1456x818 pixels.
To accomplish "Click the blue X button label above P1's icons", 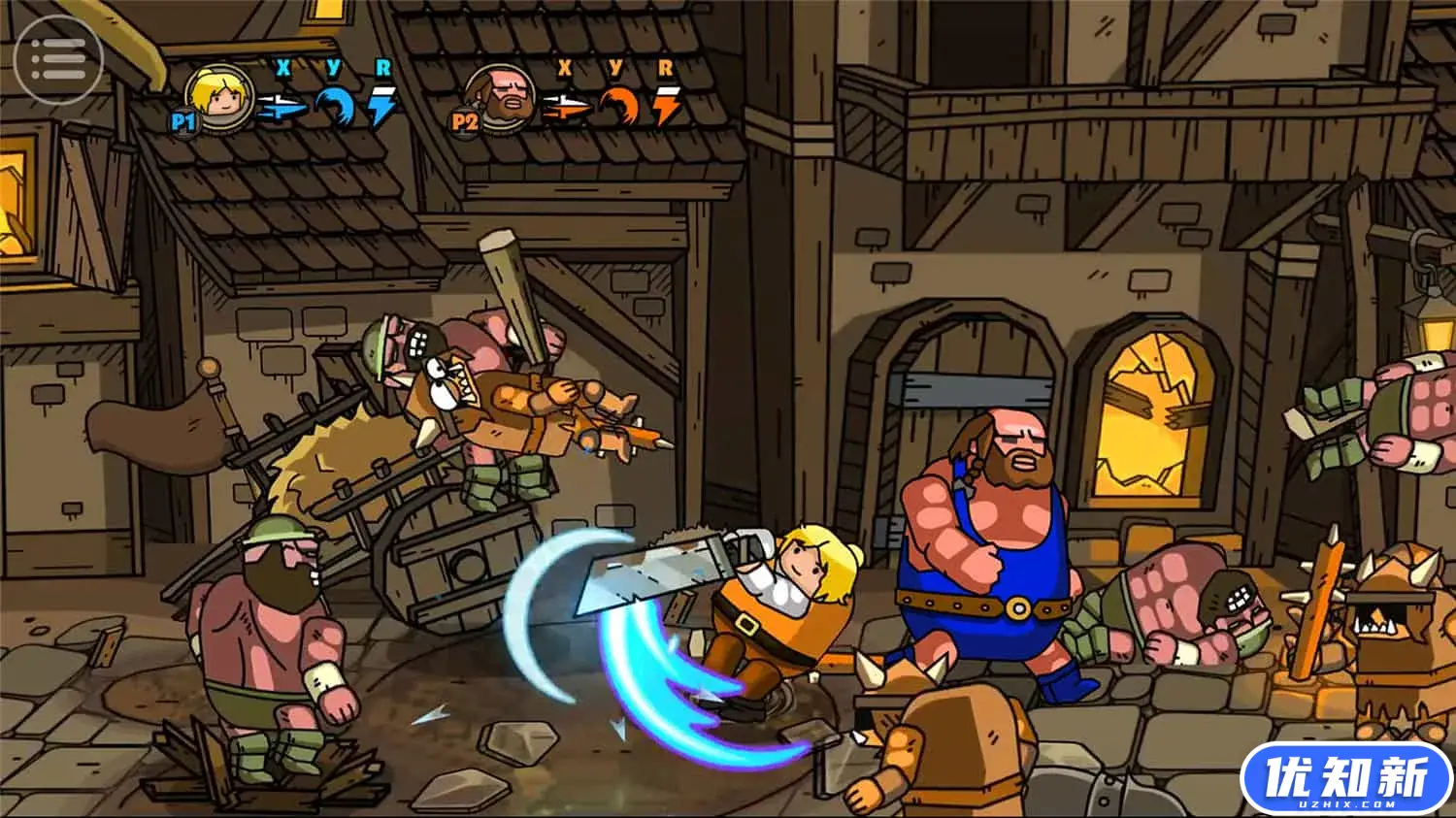I will click(x=282, y=68).
